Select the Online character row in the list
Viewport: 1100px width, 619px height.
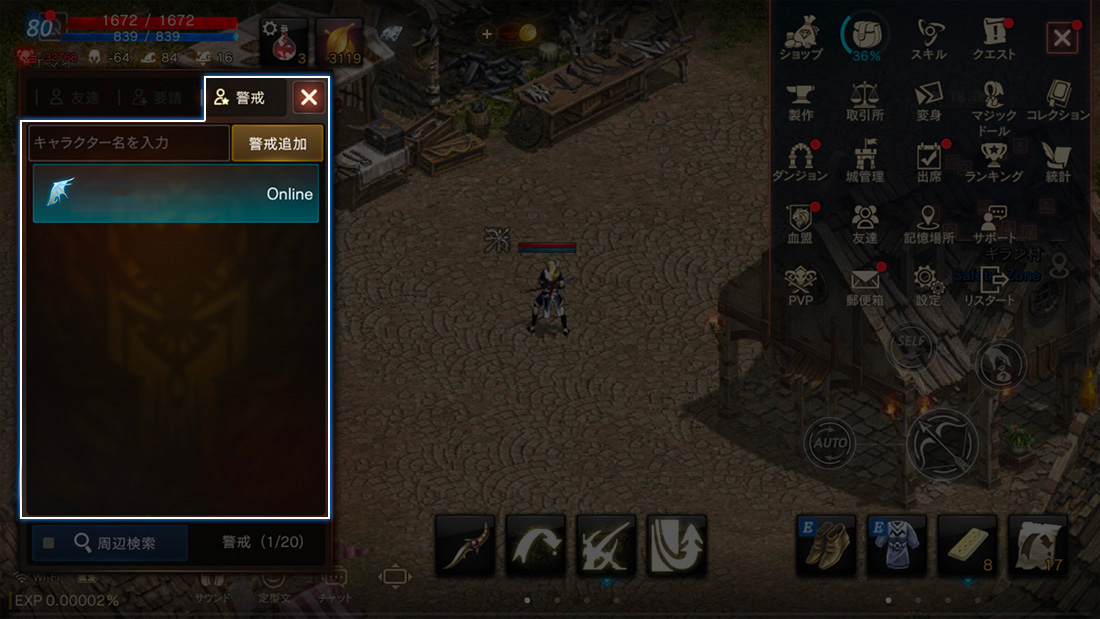coord(176,193)
